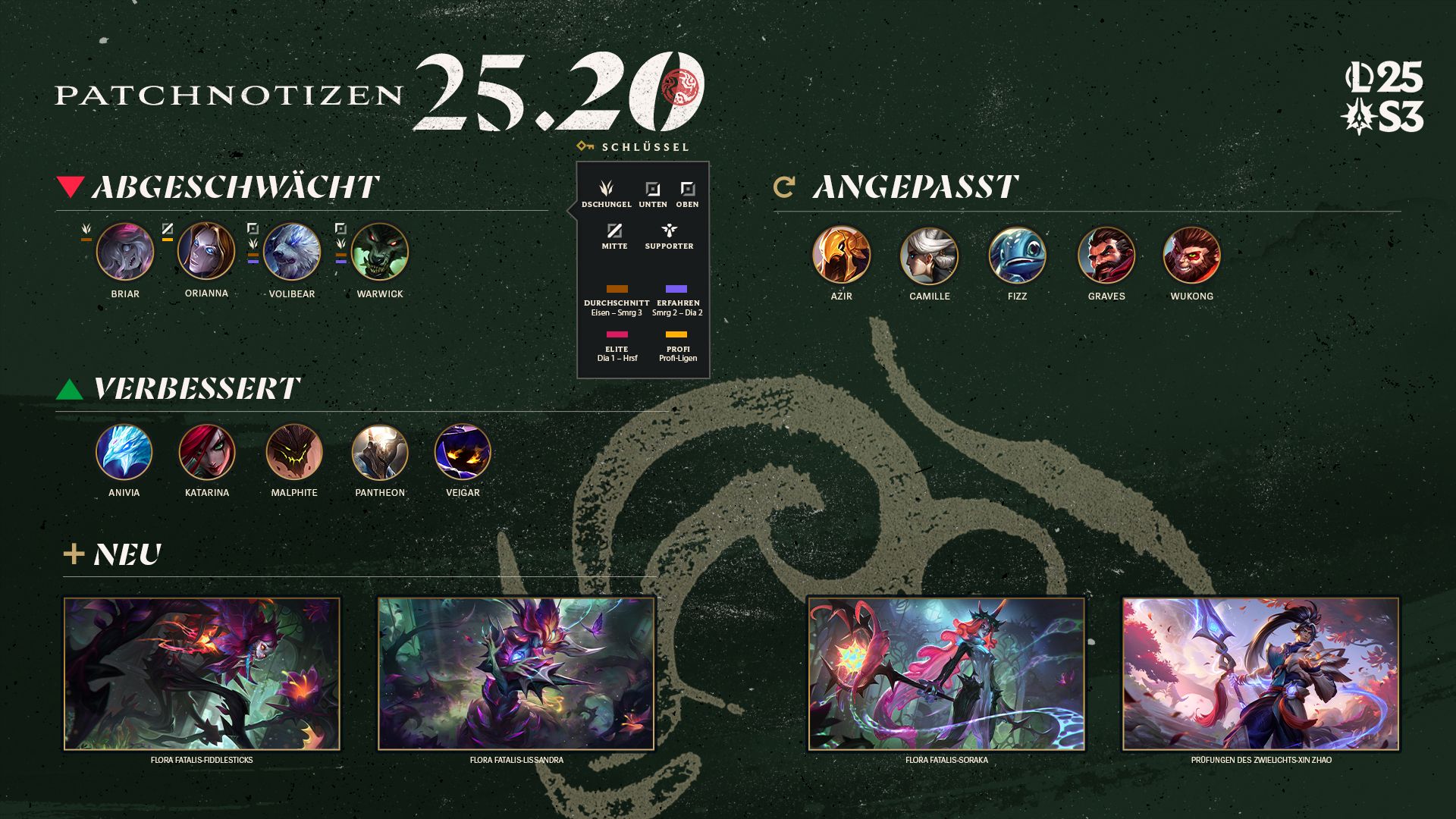Select the Briar champion portrait
1456x819 pixels.
125,252
